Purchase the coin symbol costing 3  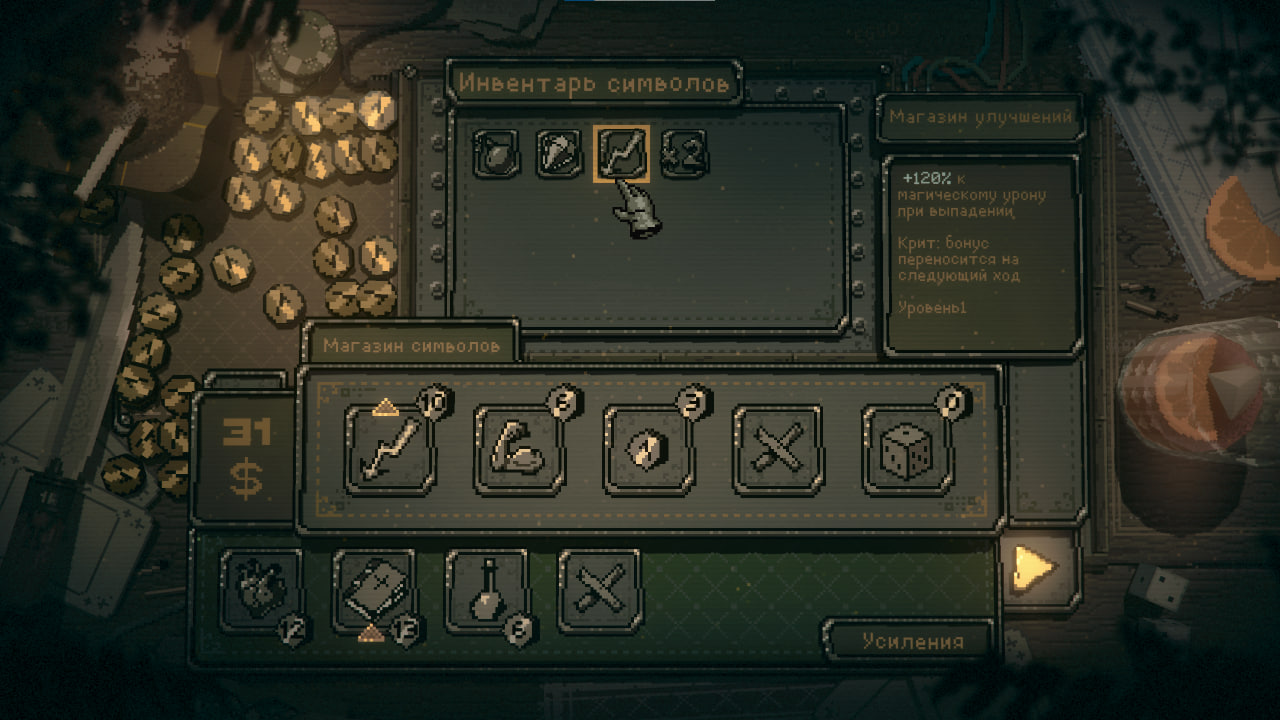click(649, 450)
